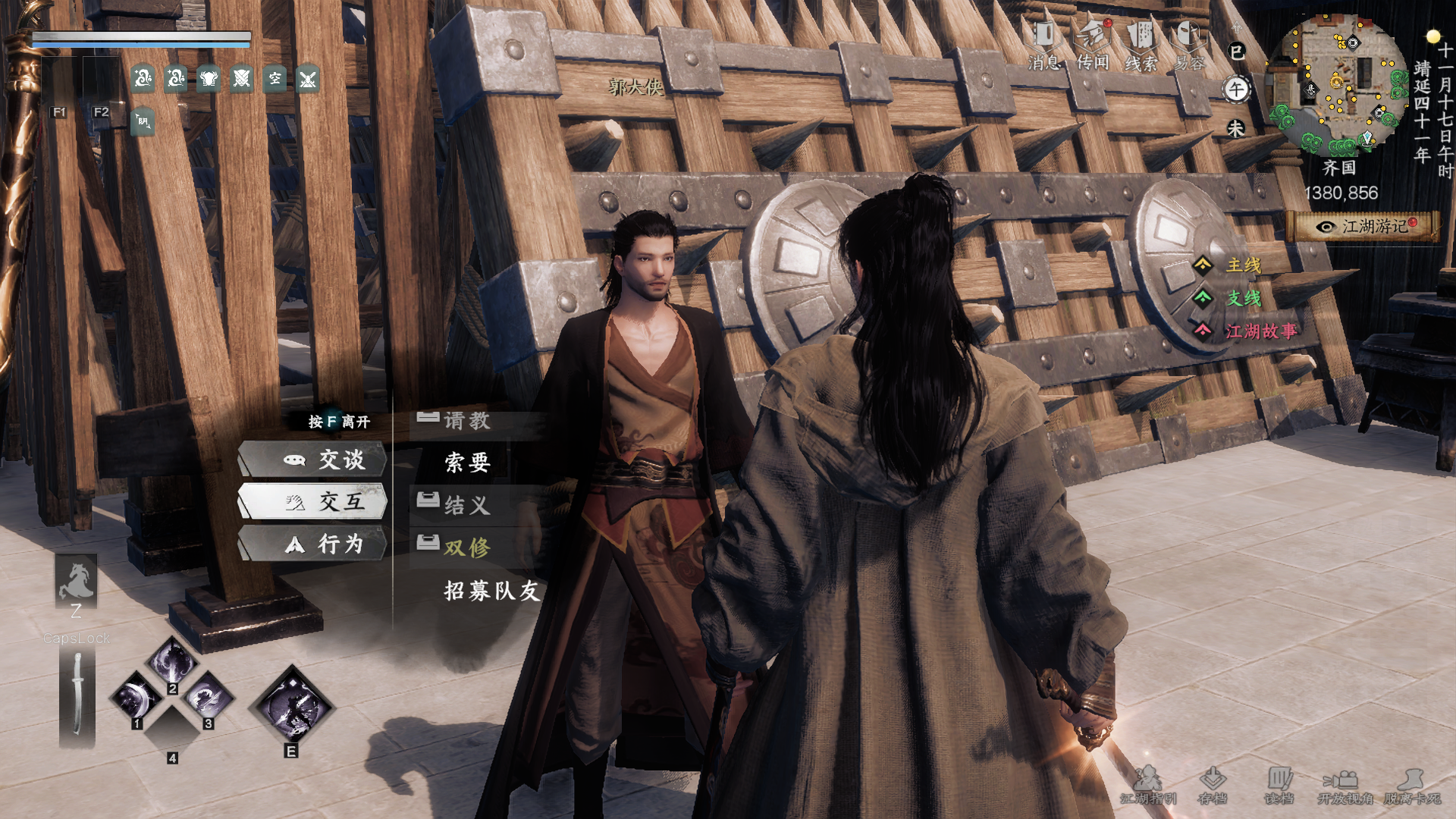This screenshot has height=819, width=1456.
Task: Click 存档 to save the game
Action: click(x=1213, y=786)
